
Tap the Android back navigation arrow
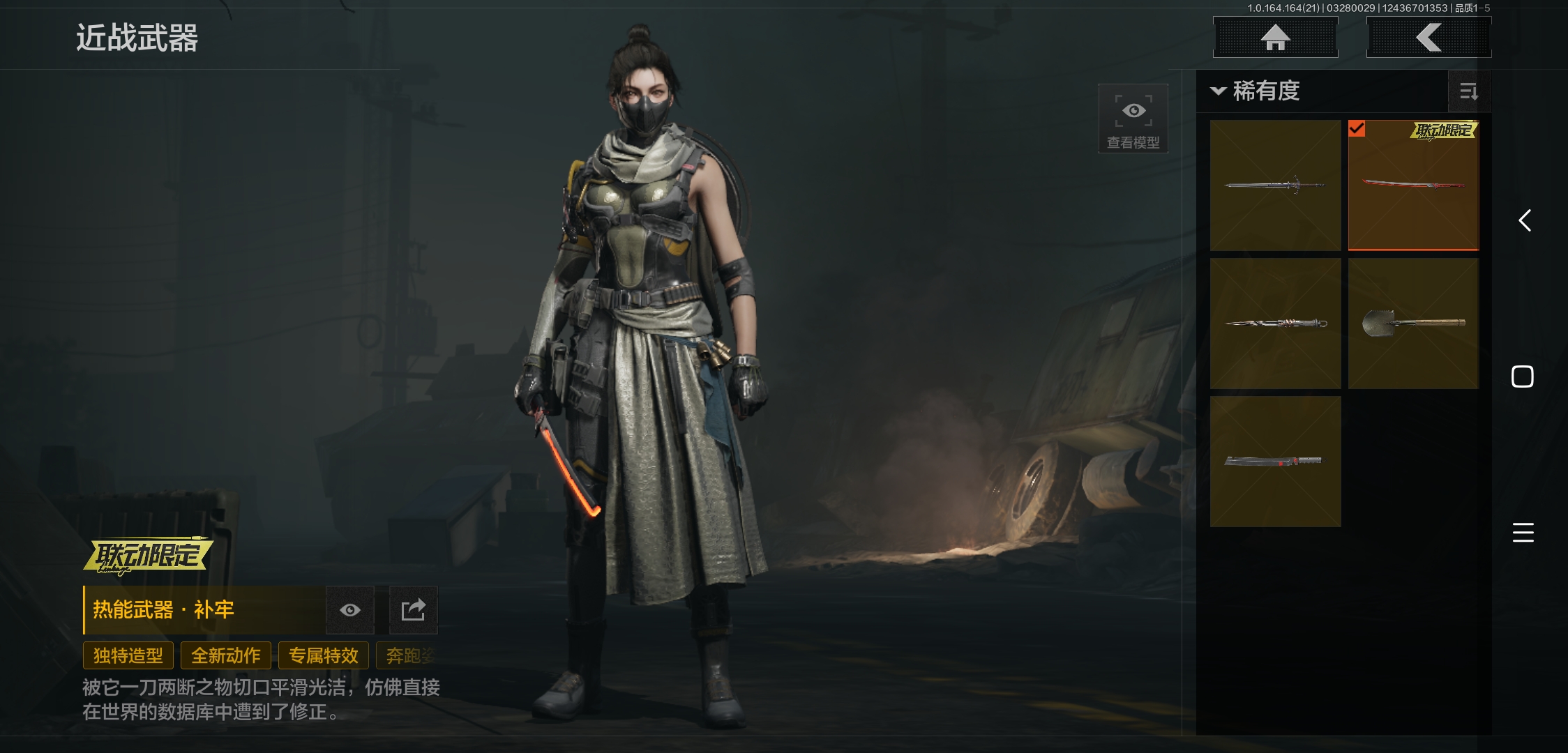click(1525, 221)
